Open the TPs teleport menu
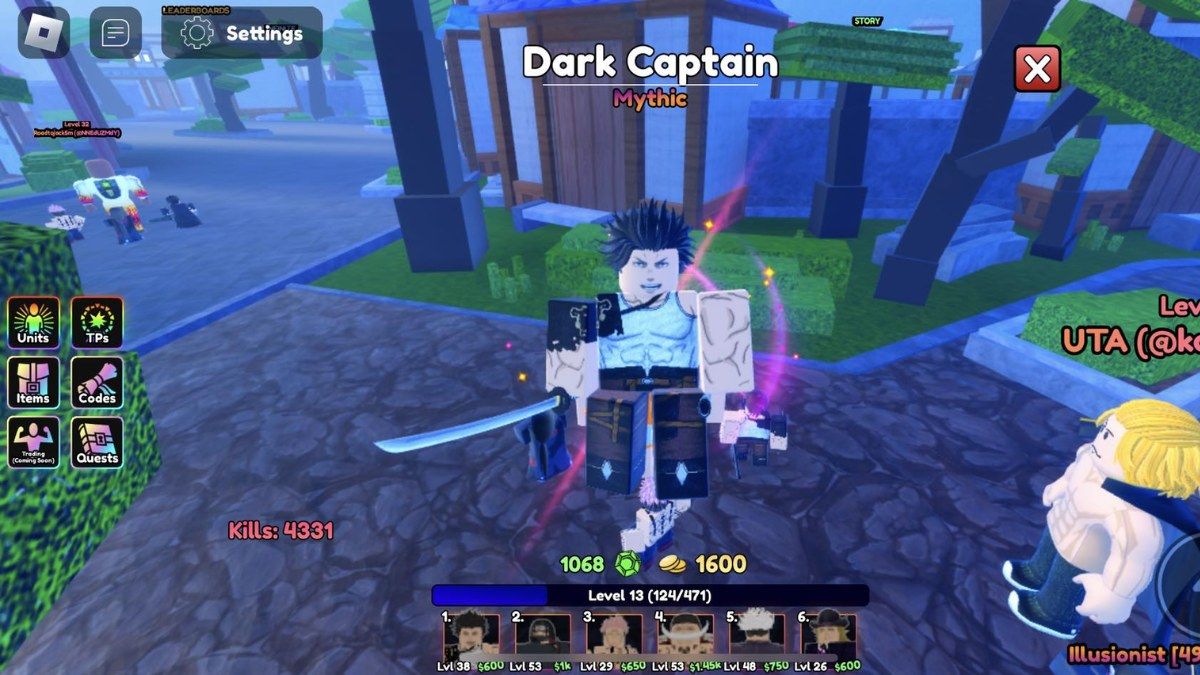1200x675 pixels. coord(97,322)
